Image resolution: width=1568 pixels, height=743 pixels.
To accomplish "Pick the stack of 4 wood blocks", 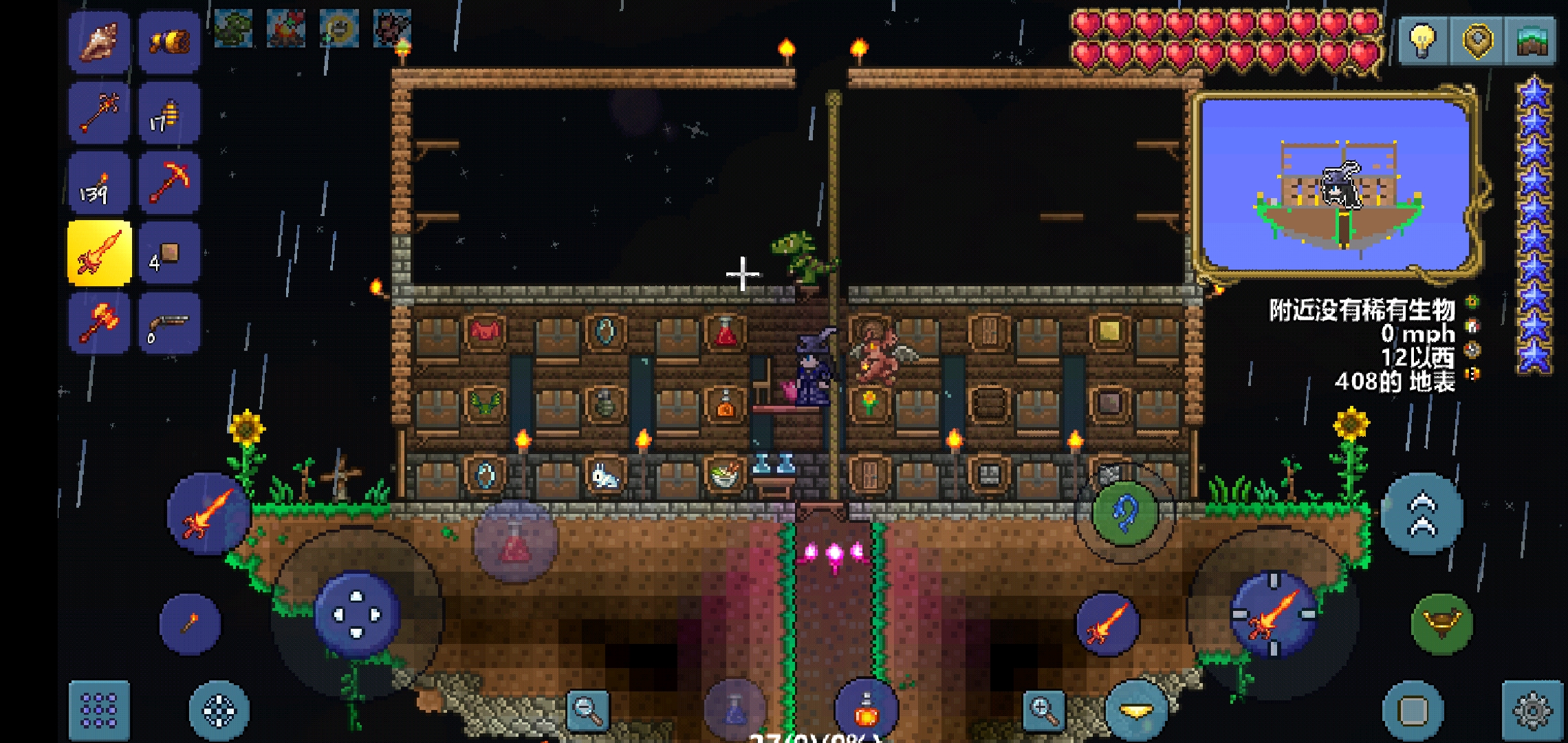I will (168, 253).
